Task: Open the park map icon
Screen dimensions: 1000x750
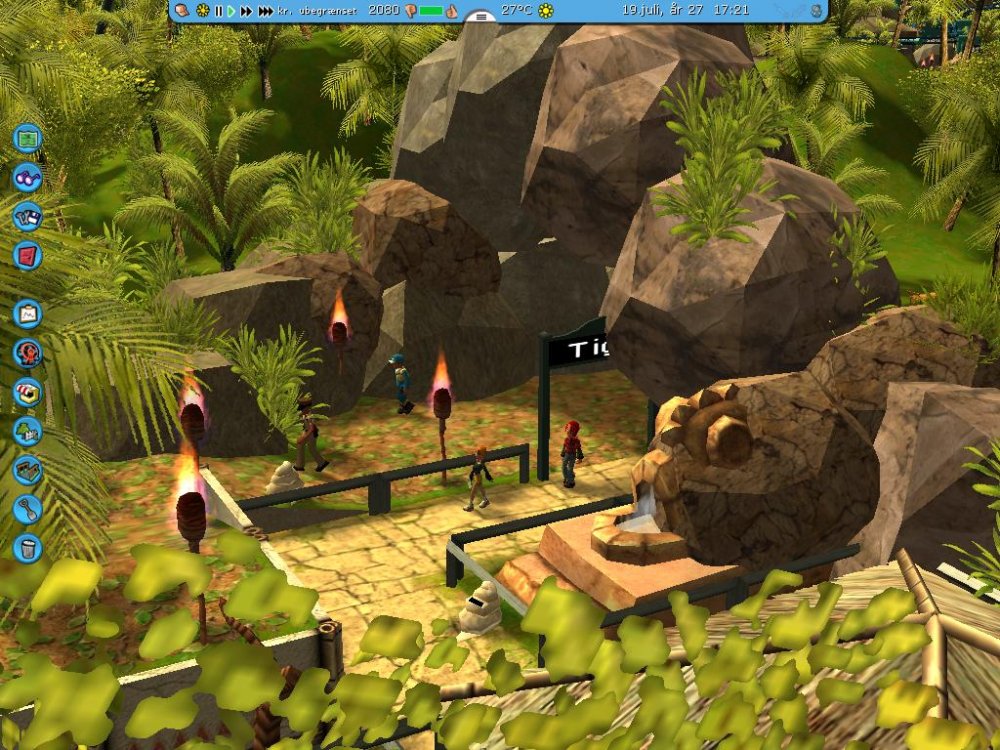Action: click(28, 138)
